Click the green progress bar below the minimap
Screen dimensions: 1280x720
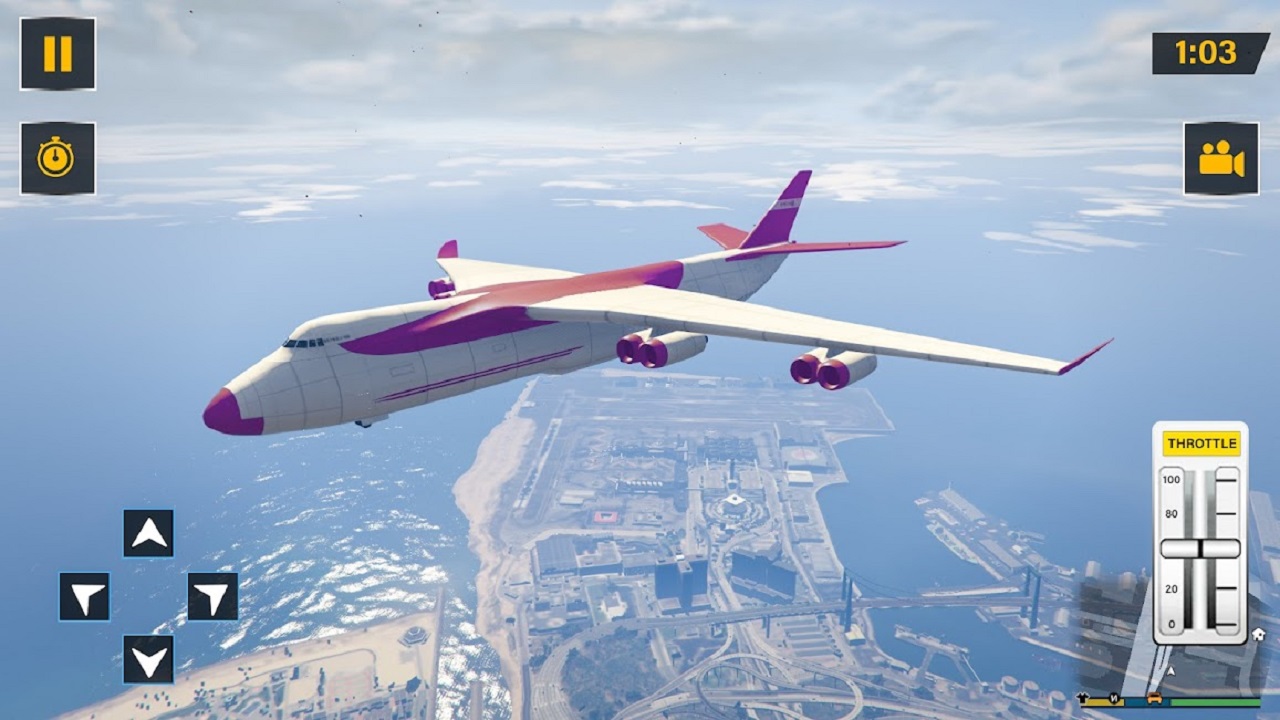tap(1214, 701)
